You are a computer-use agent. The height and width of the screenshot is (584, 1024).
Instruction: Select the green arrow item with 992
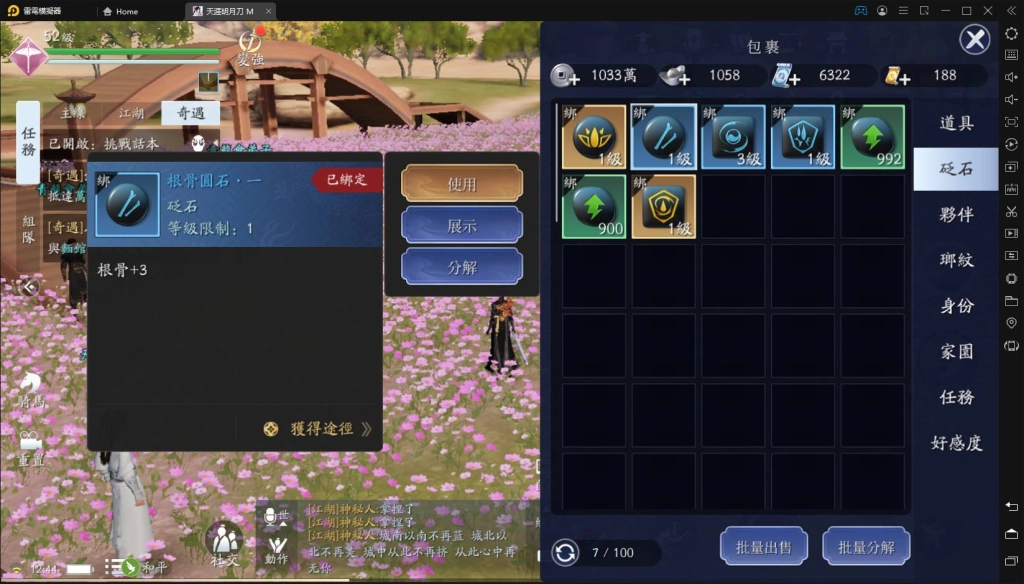pos(872,137)
